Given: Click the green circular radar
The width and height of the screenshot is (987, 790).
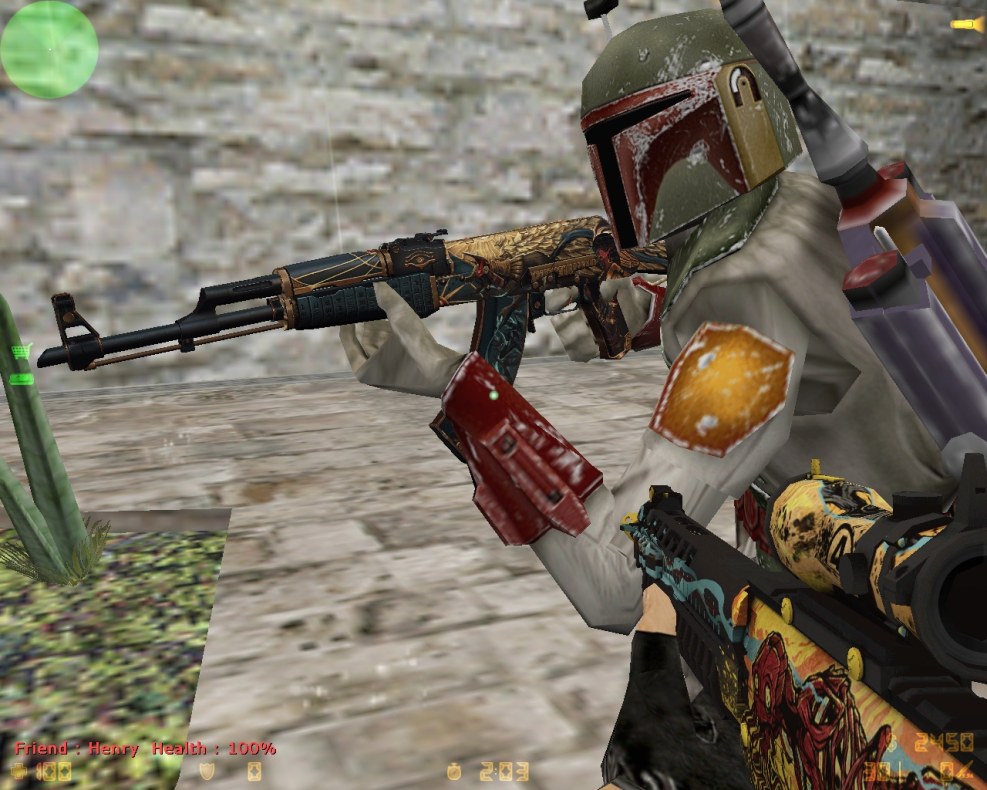Looking at the screenshot, I should point(49,49).
